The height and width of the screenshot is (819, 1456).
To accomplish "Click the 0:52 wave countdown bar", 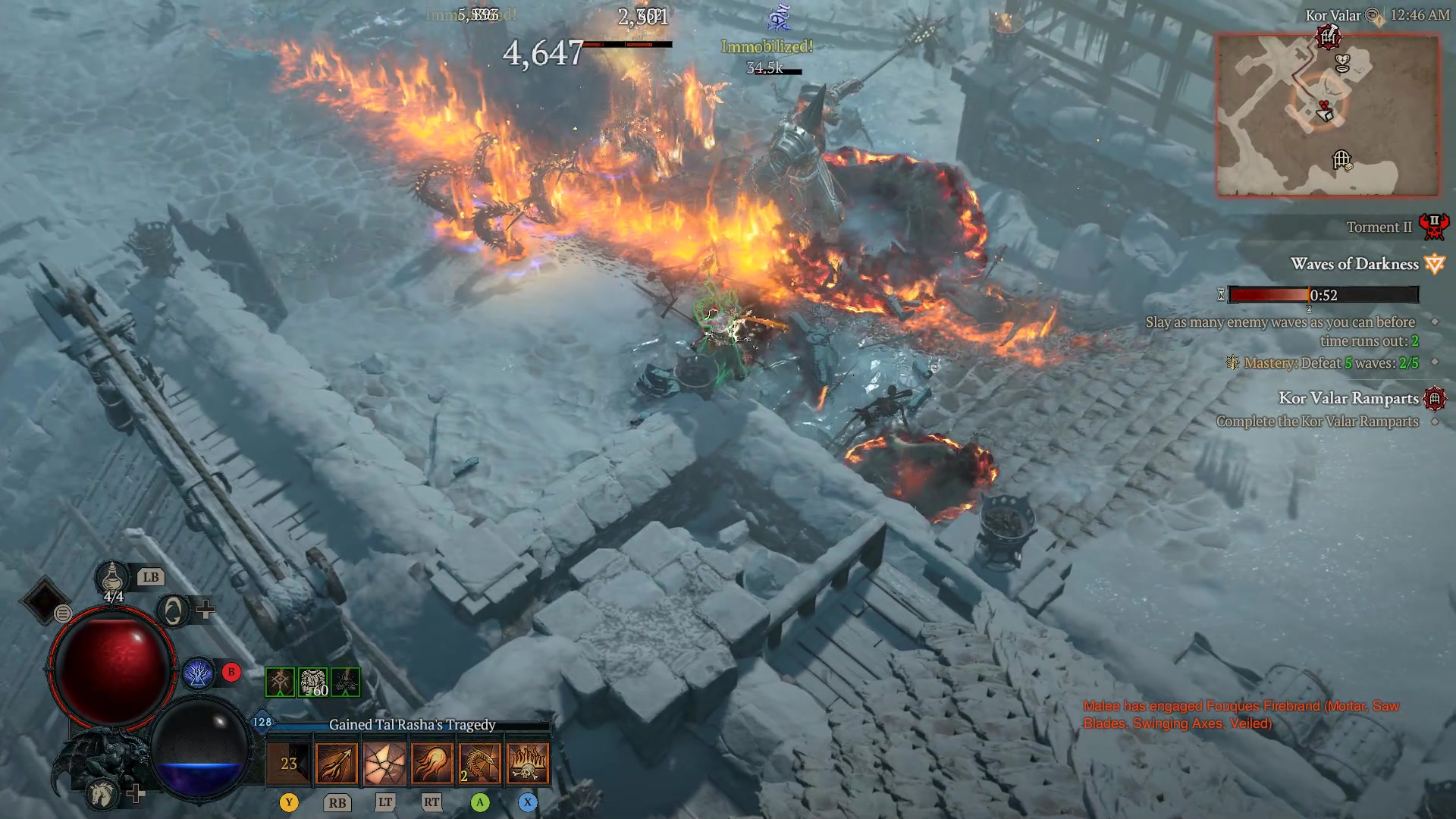I will [x=1323, y=295].
